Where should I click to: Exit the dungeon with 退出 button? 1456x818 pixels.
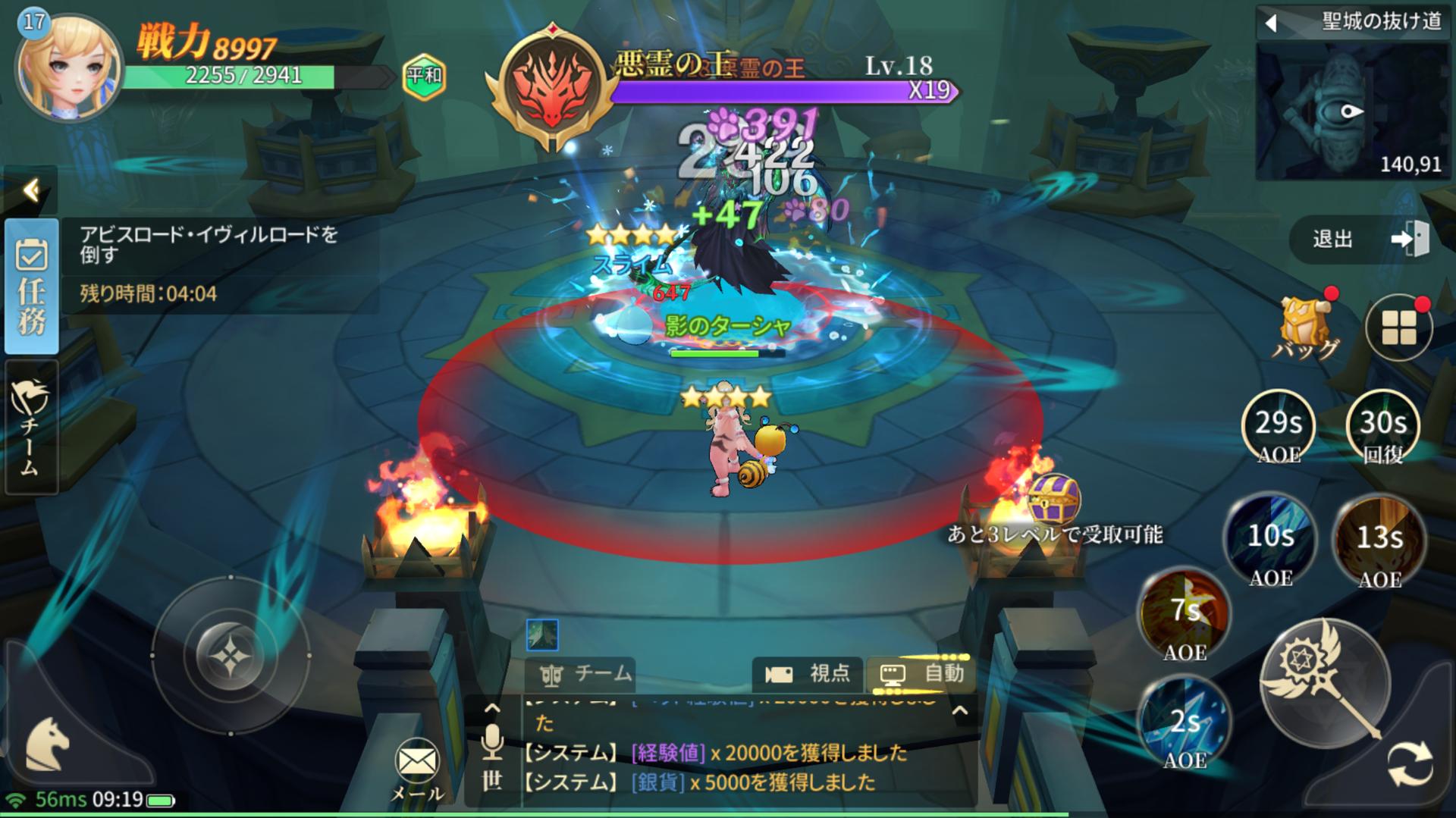tap(1360, 240)
